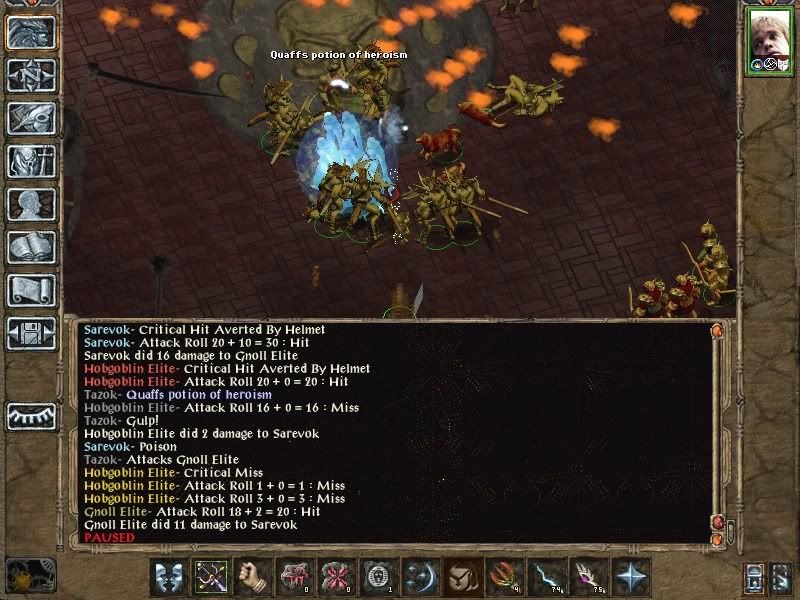Click the Return to Game sidebar button
This screenshot has width=800, height=600.
click(31, 32)
